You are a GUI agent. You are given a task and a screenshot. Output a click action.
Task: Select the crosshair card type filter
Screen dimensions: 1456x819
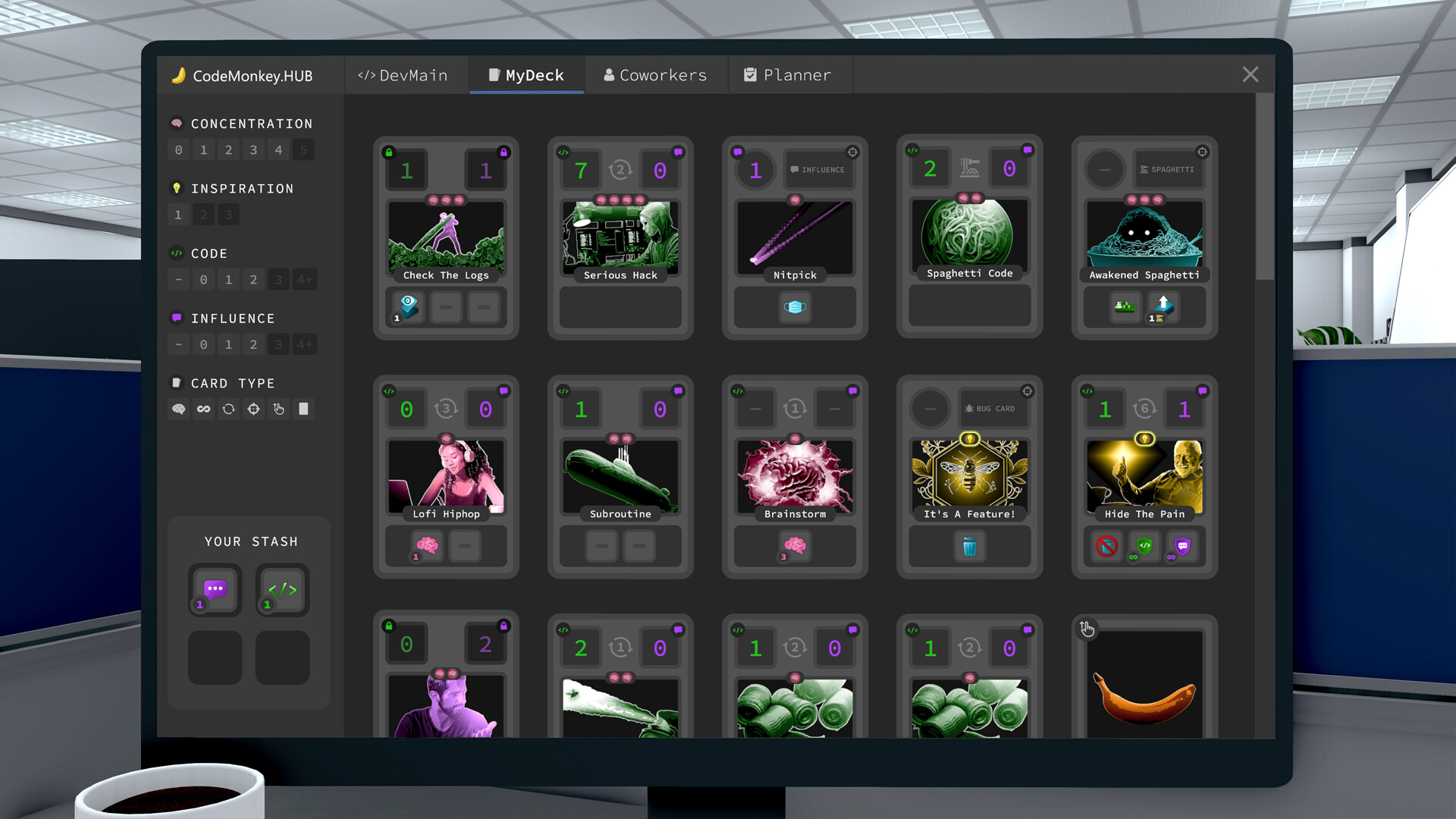253,409
